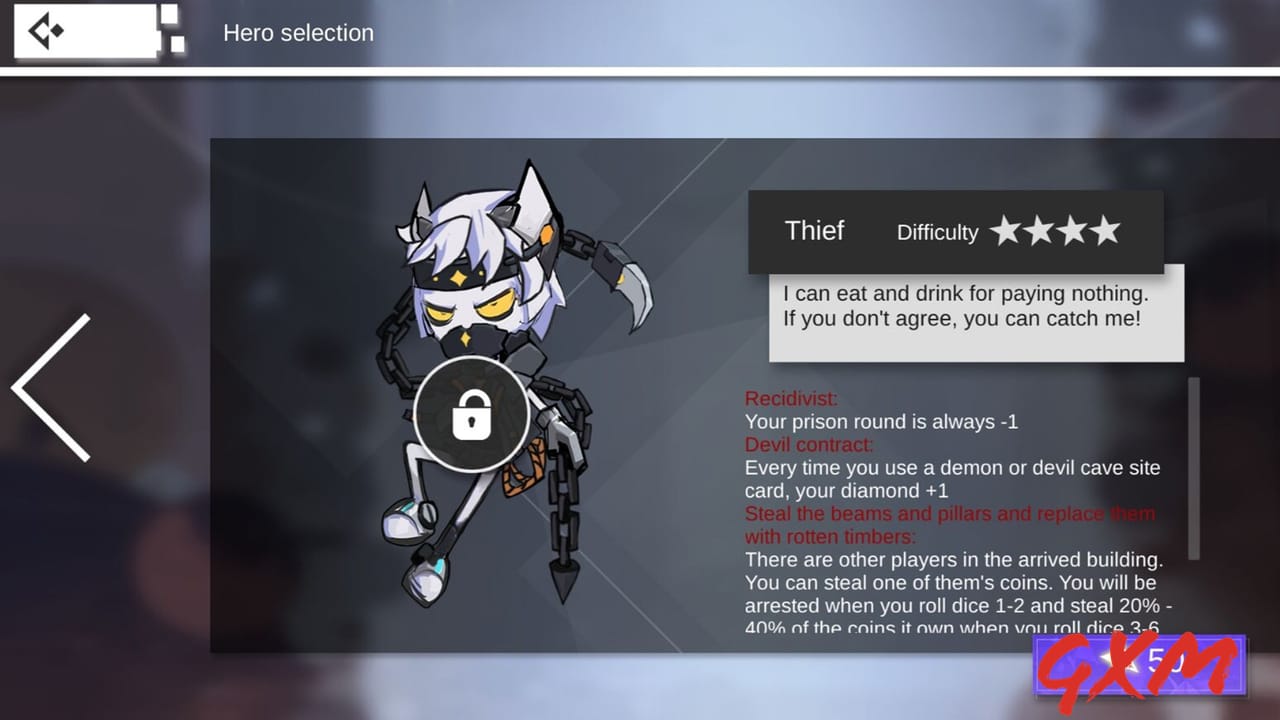Click the third difficulty star
Viewport: 1280px width, 720px height.
coord(1074,231)
